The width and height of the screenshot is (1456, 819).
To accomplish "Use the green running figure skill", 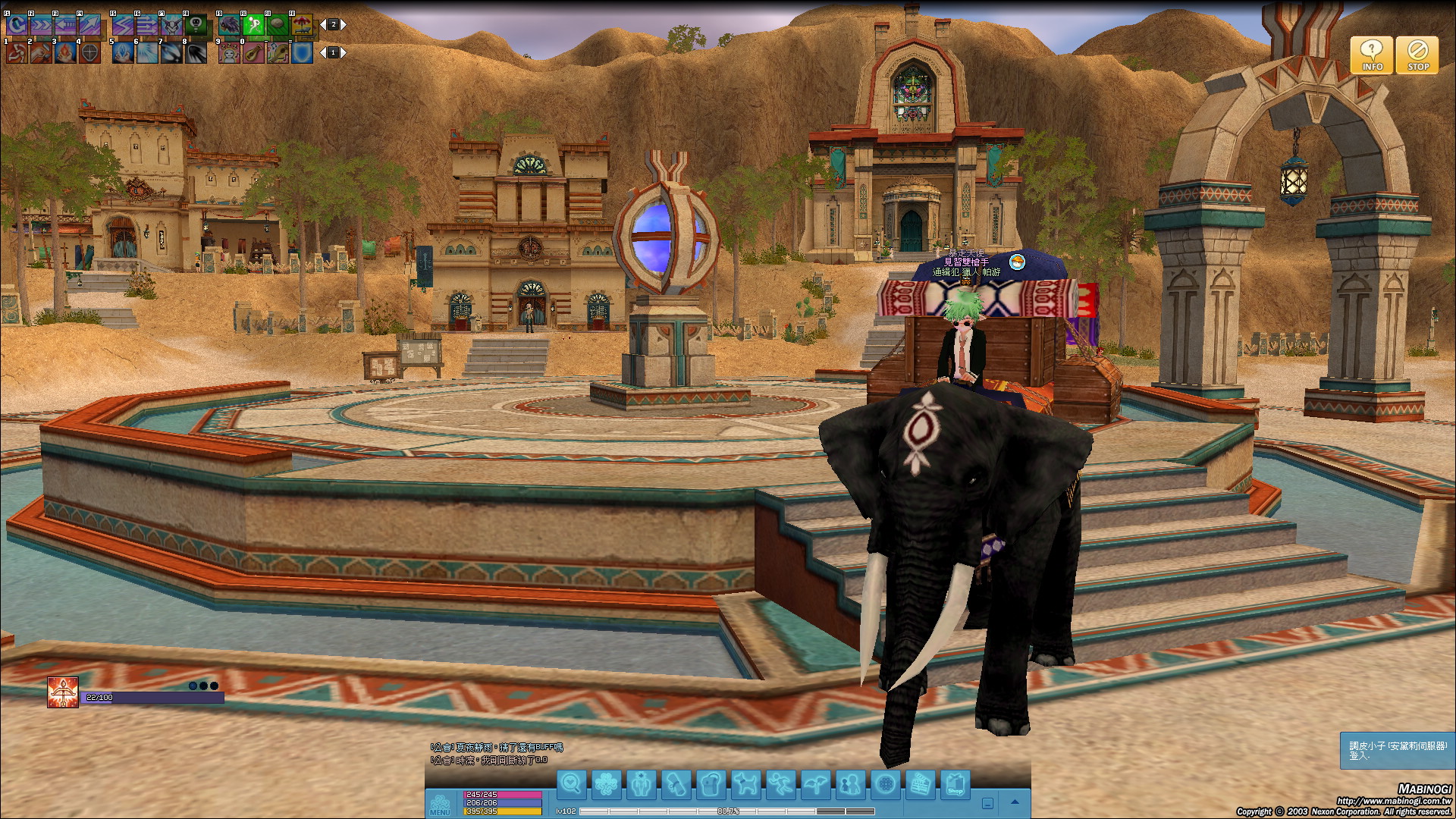I will (255, 25).
